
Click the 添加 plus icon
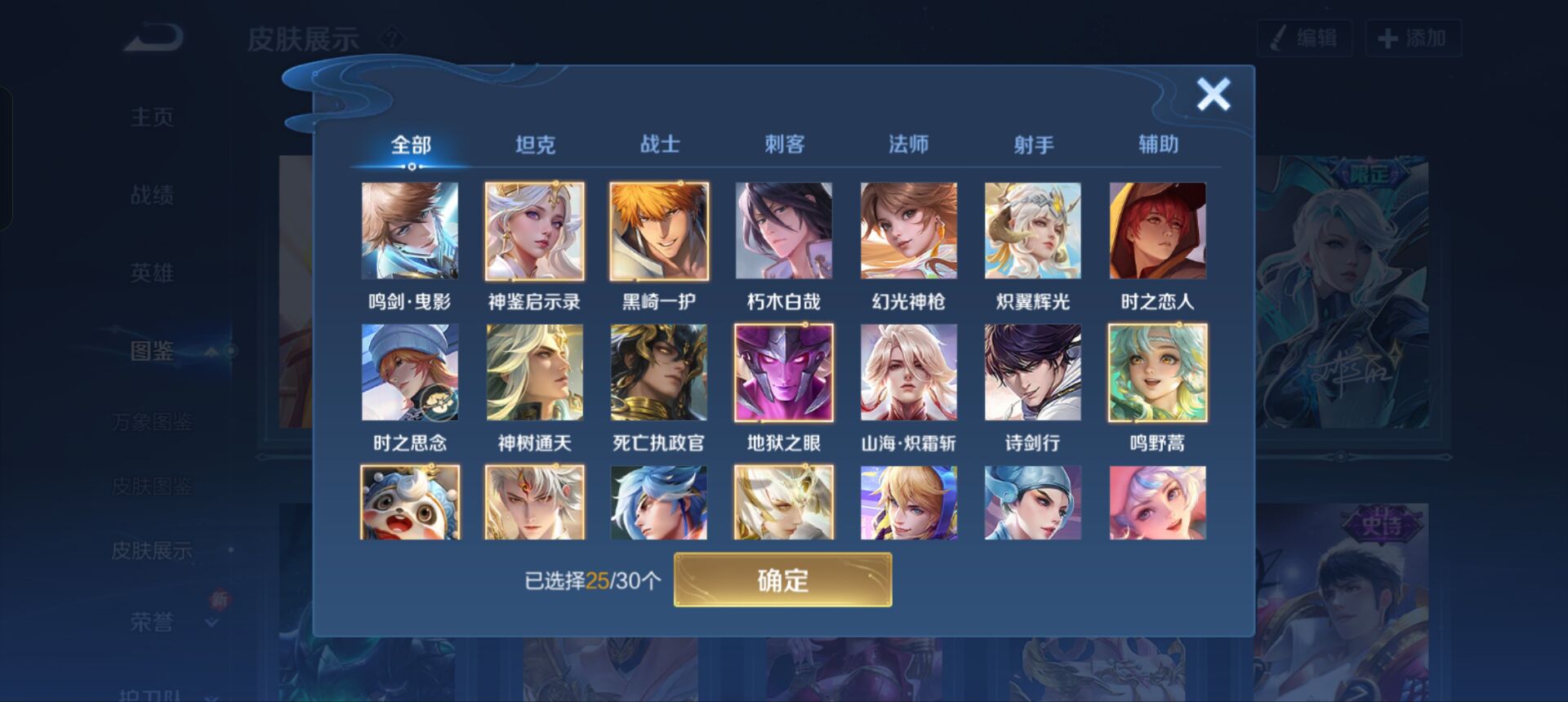point(1388,38)
